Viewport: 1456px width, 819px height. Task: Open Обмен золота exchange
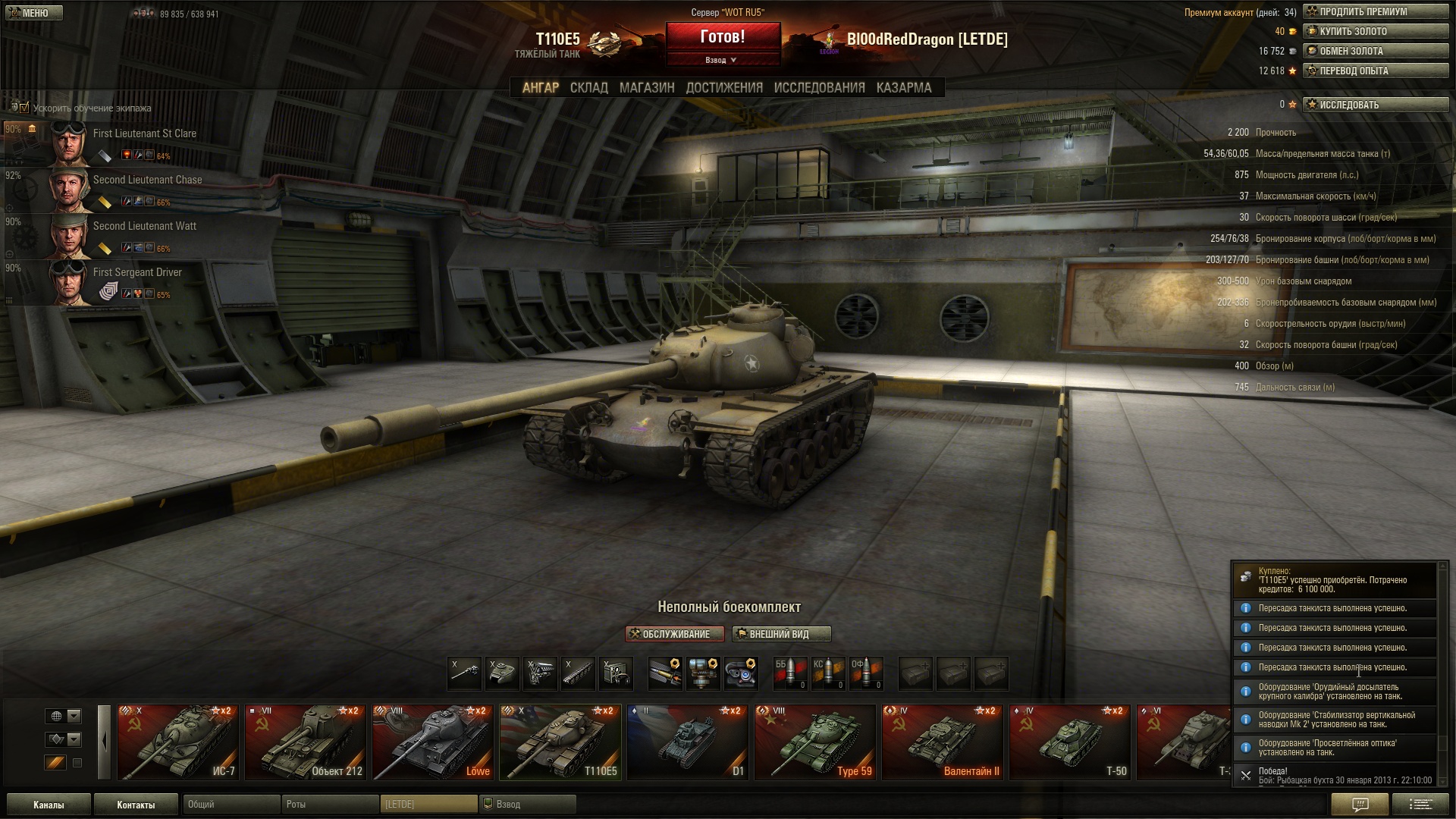click(x=1375, y=52)
